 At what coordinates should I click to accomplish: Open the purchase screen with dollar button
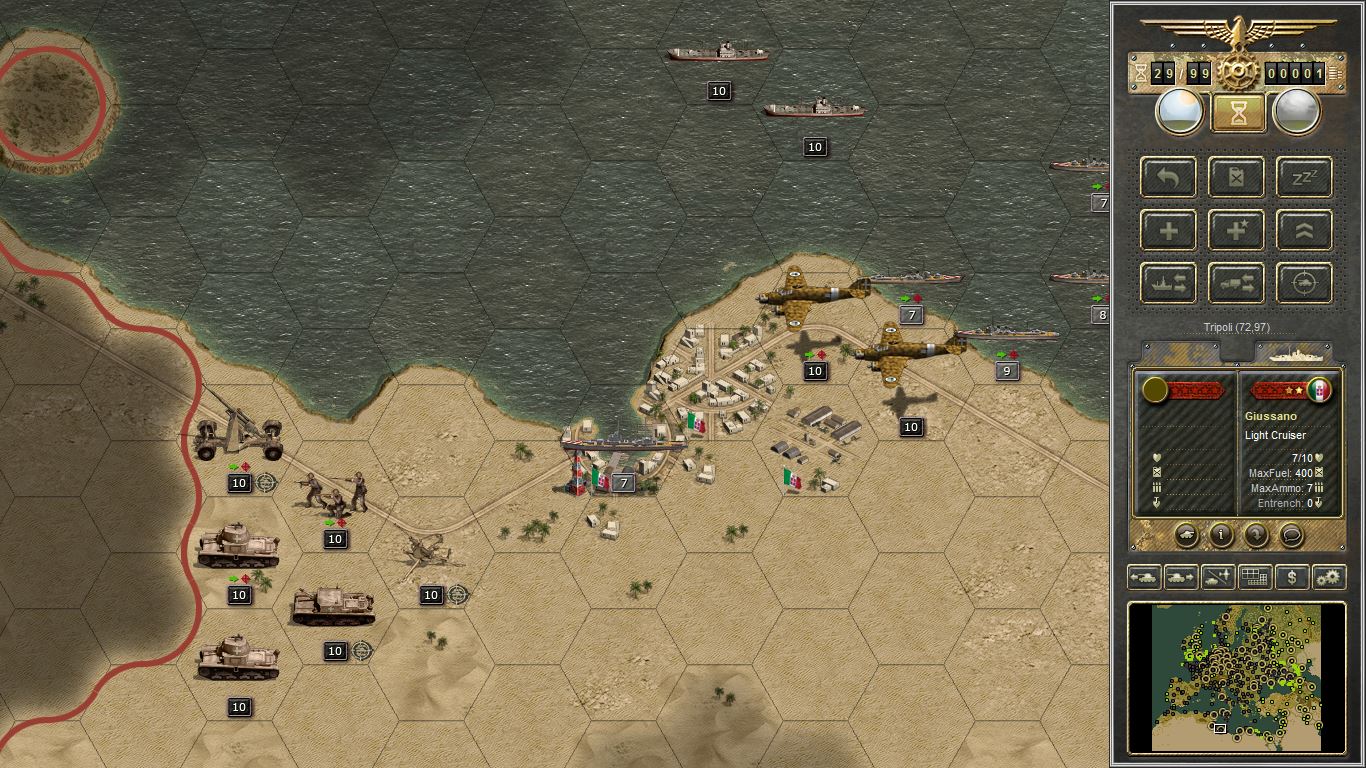tap(1292, 577)
